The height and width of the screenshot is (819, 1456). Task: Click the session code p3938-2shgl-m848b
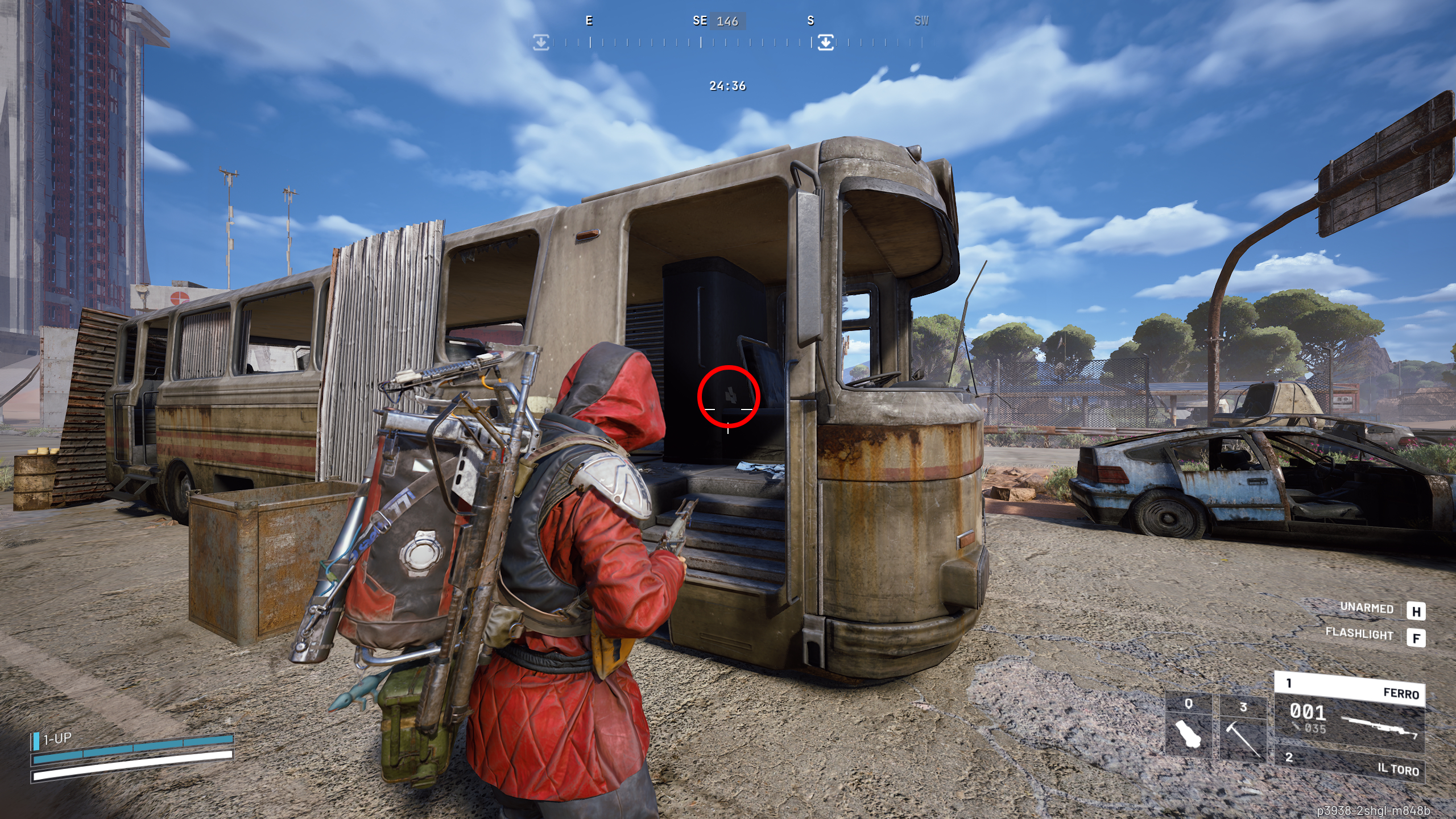point(1371,812)
